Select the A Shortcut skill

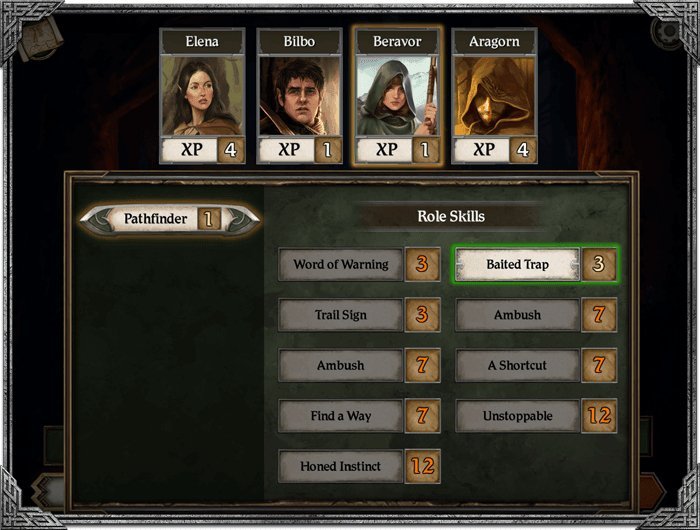click(518, 365)
